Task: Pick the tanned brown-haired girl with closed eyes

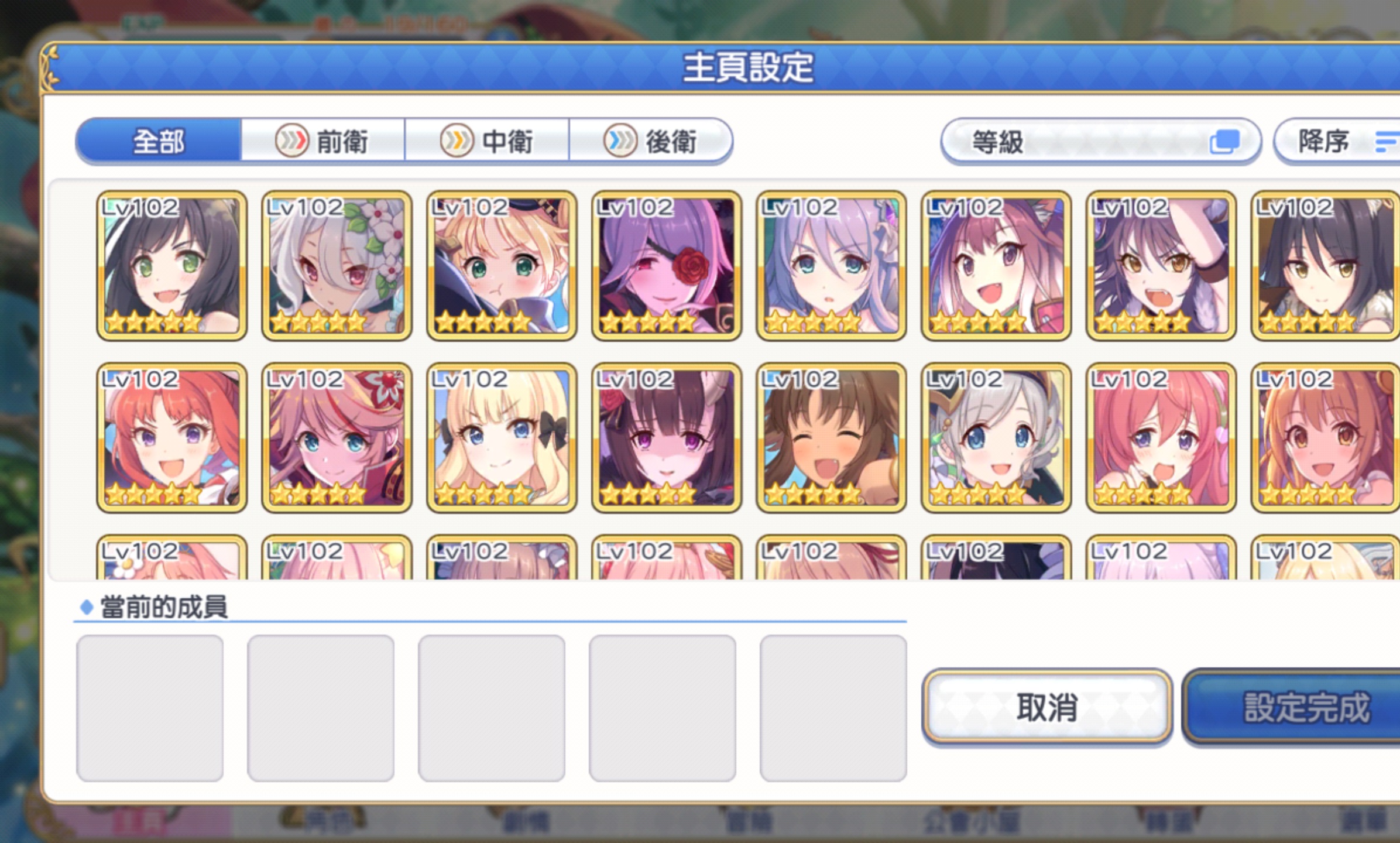Action: tap(831, 438)
